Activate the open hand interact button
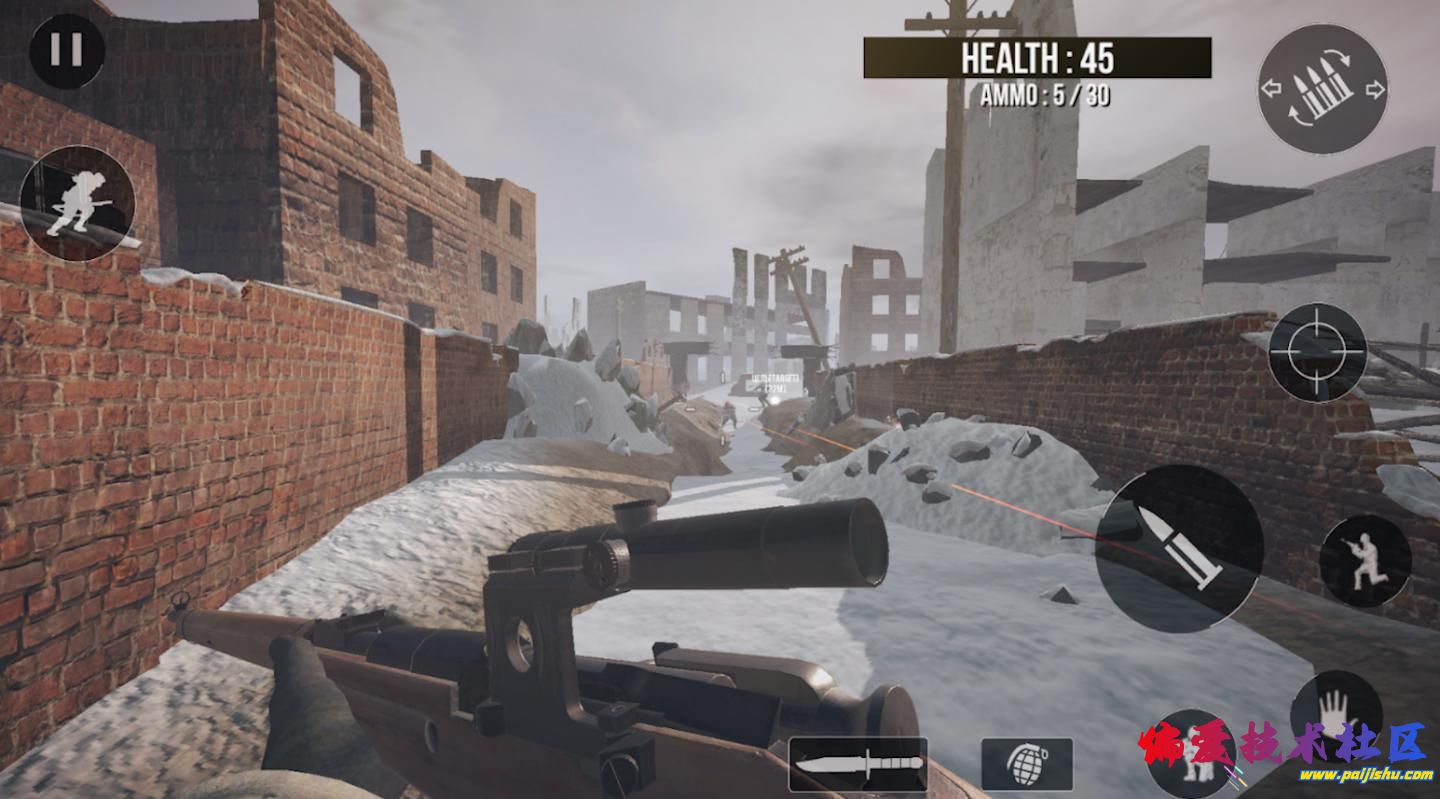This screenshot has height=799, width=1440. pyautogui.click(x=1336, y=712)
